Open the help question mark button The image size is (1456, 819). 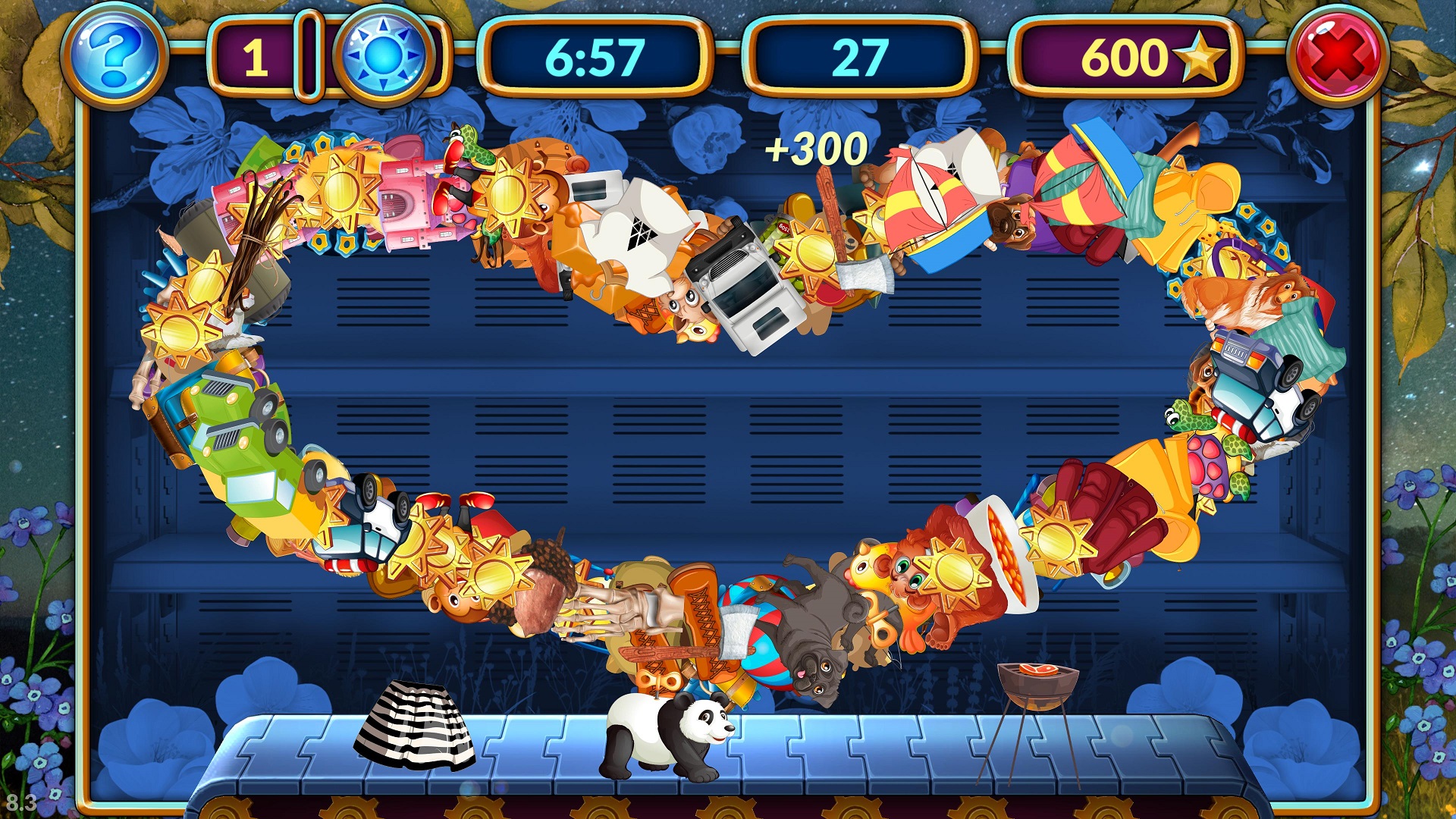tap(115, 57)
